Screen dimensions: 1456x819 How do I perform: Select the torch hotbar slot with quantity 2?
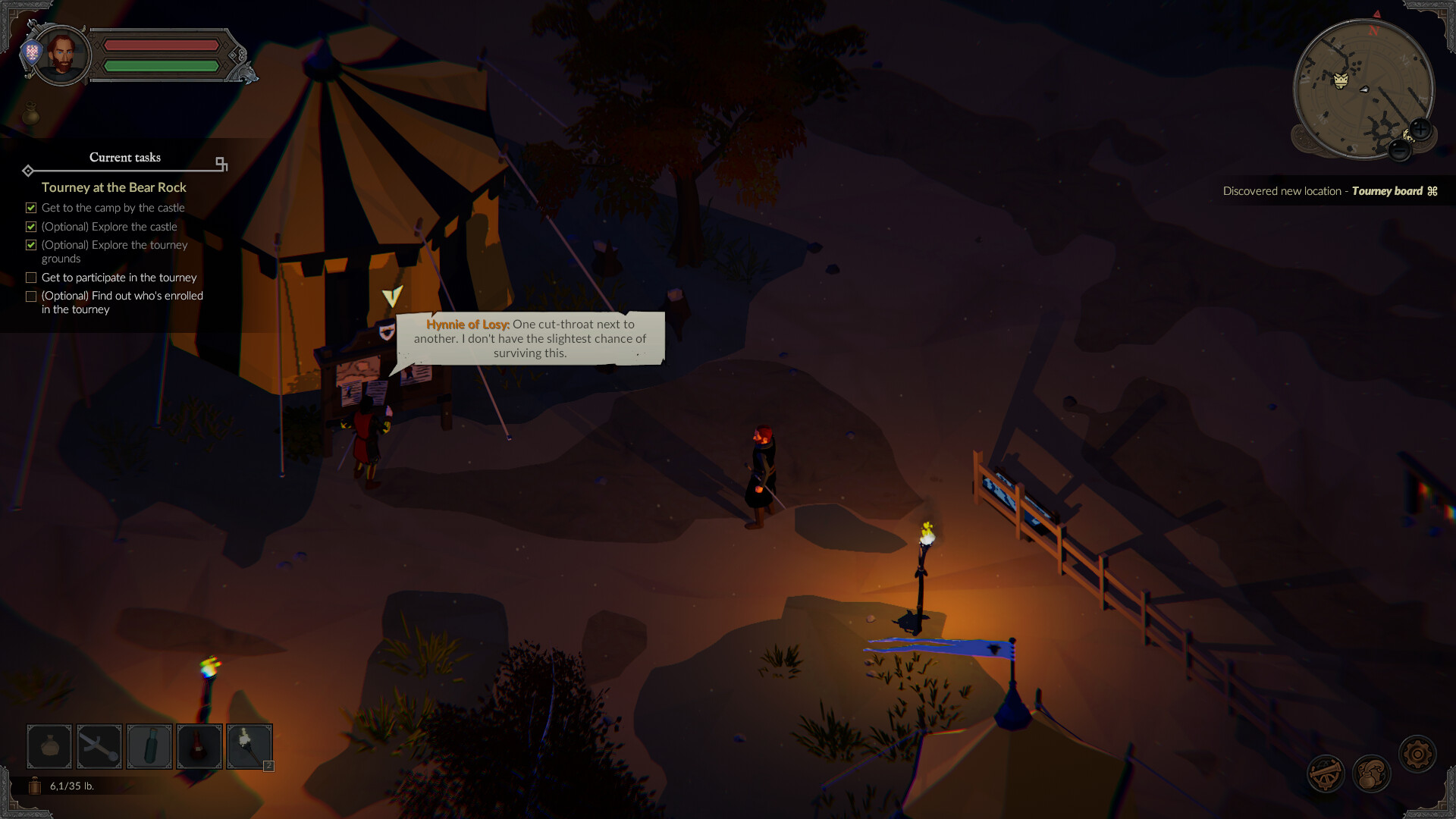tap(249, 746)
